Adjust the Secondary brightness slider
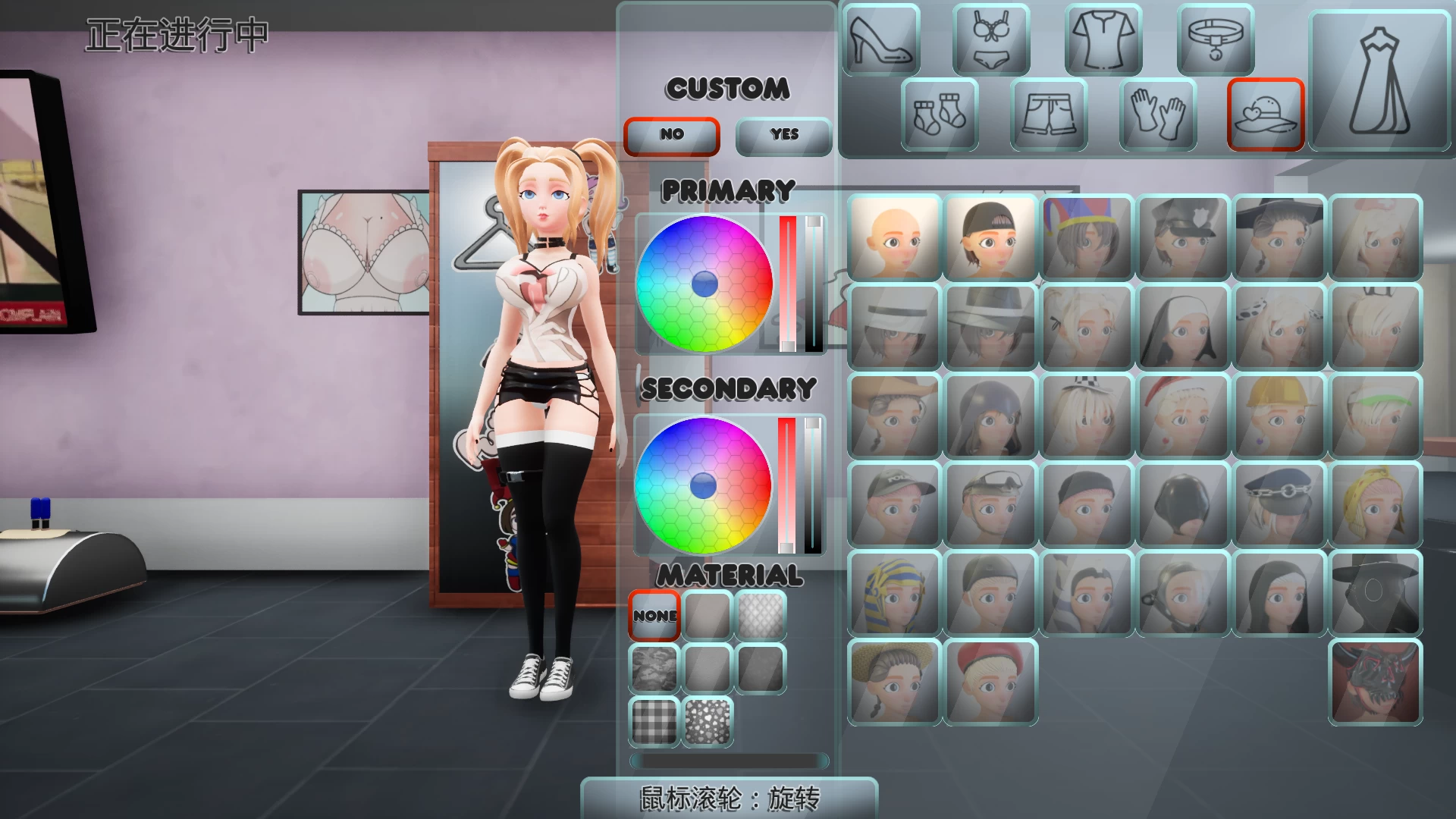The image size is (1456, 819). [813, 485]
